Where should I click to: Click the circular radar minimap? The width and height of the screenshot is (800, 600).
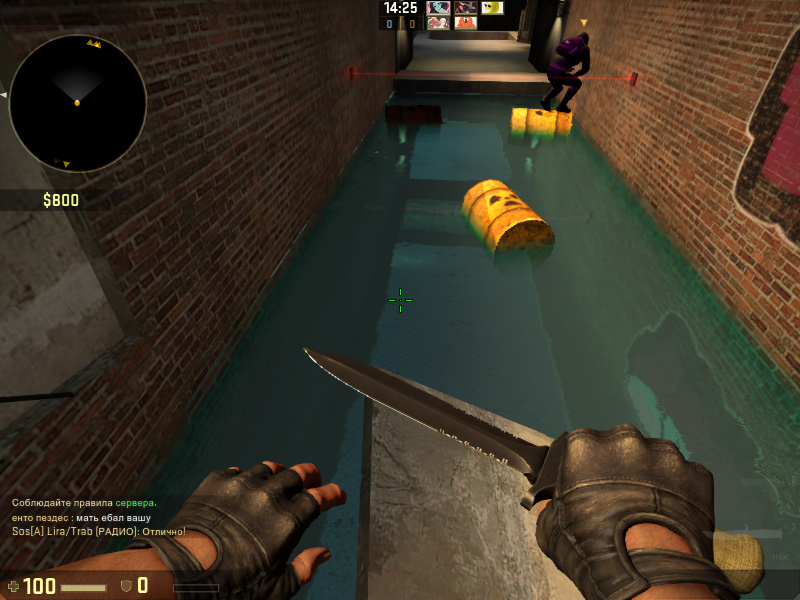pyautogui.click(x=77, y=103)
